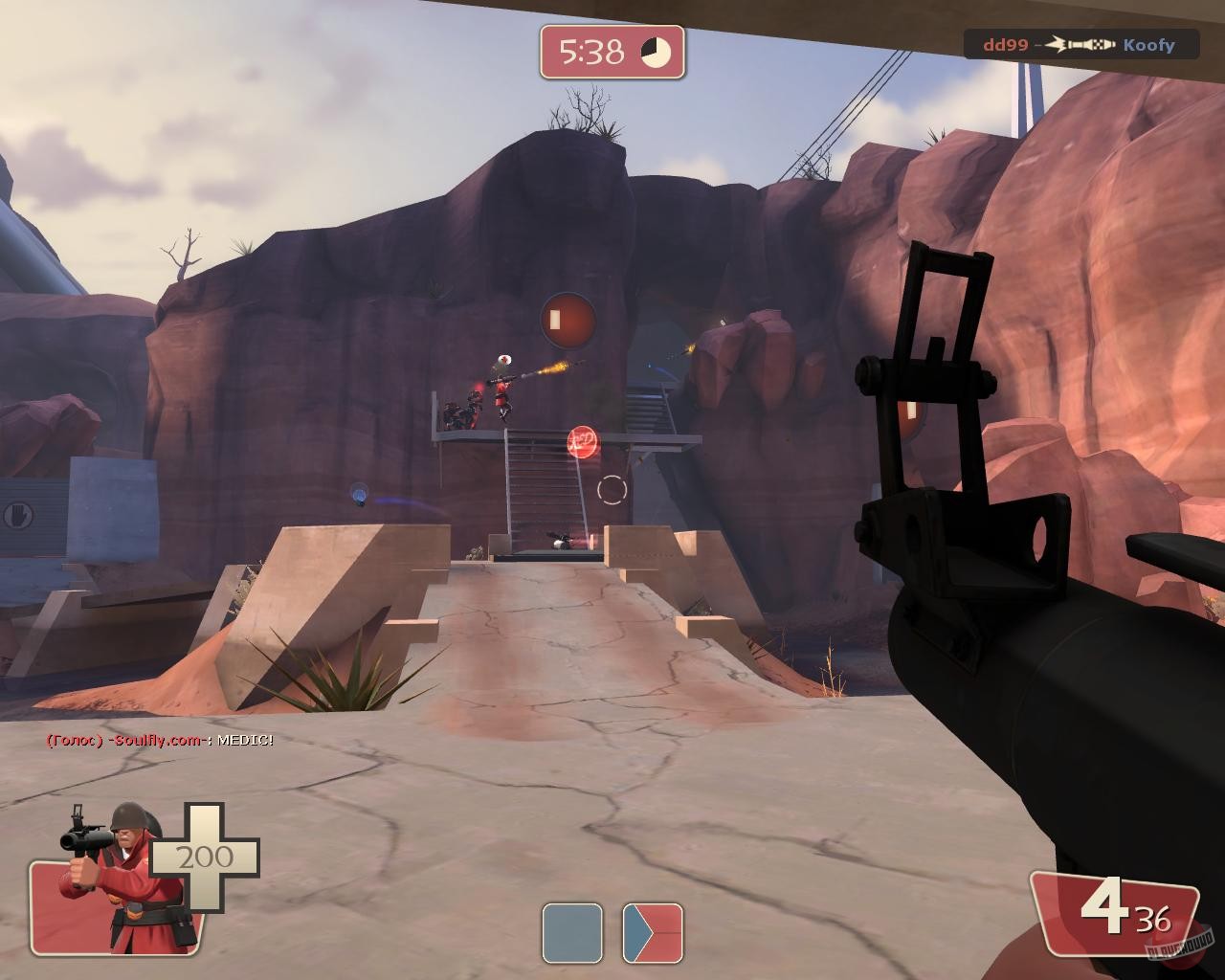
Task: Select the victim name Koofy in the killfeed
Action: pyautogui.click(x=1151, y=44)
